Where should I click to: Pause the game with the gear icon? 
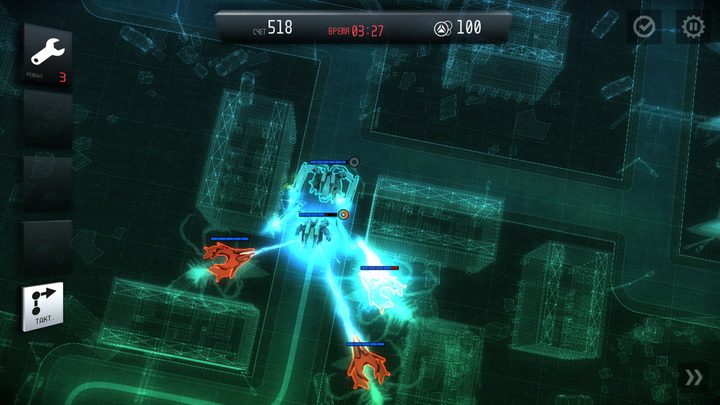(x=692, y=27)
